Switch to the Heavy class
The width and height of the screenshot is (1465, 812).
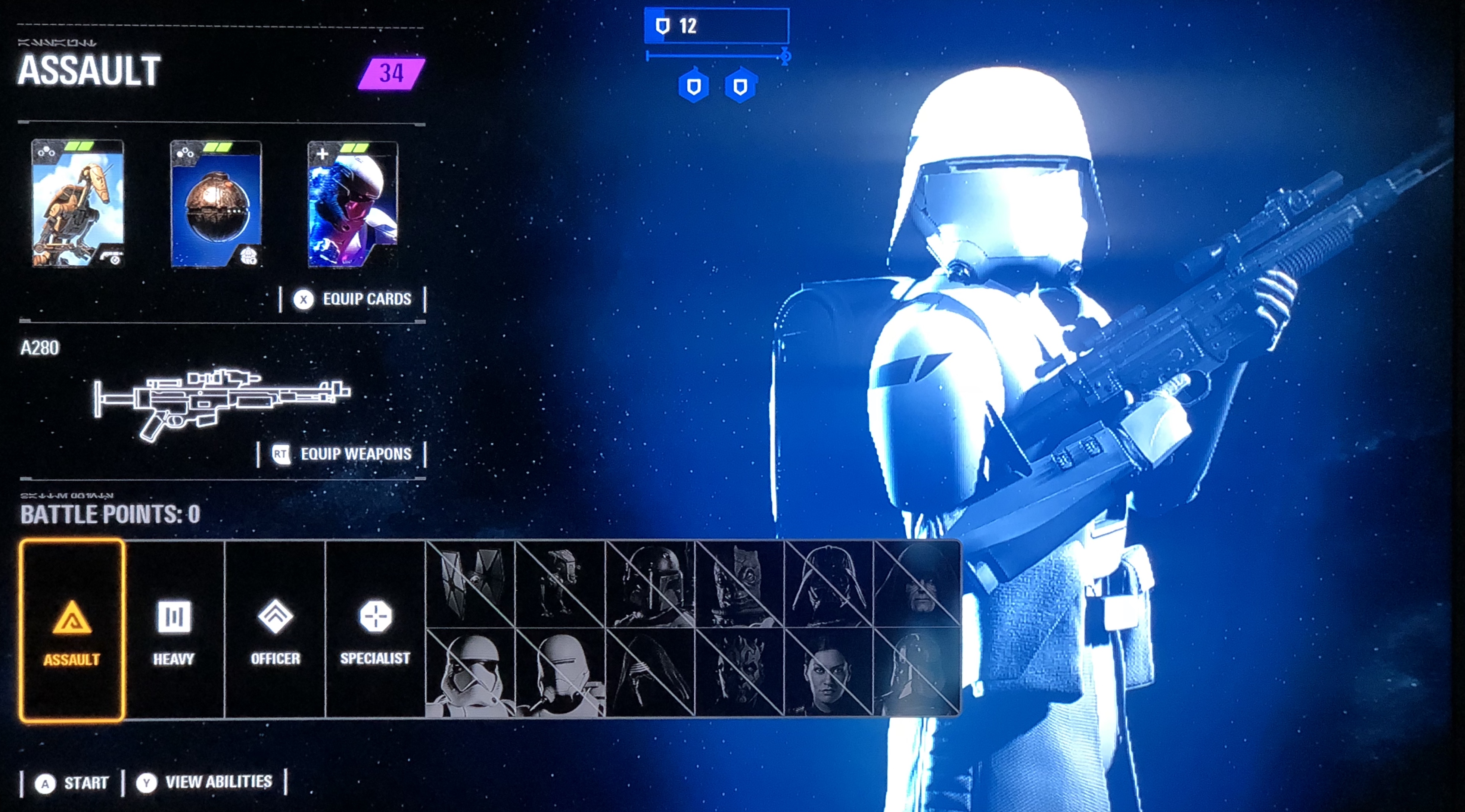click(x=174, y=630)
